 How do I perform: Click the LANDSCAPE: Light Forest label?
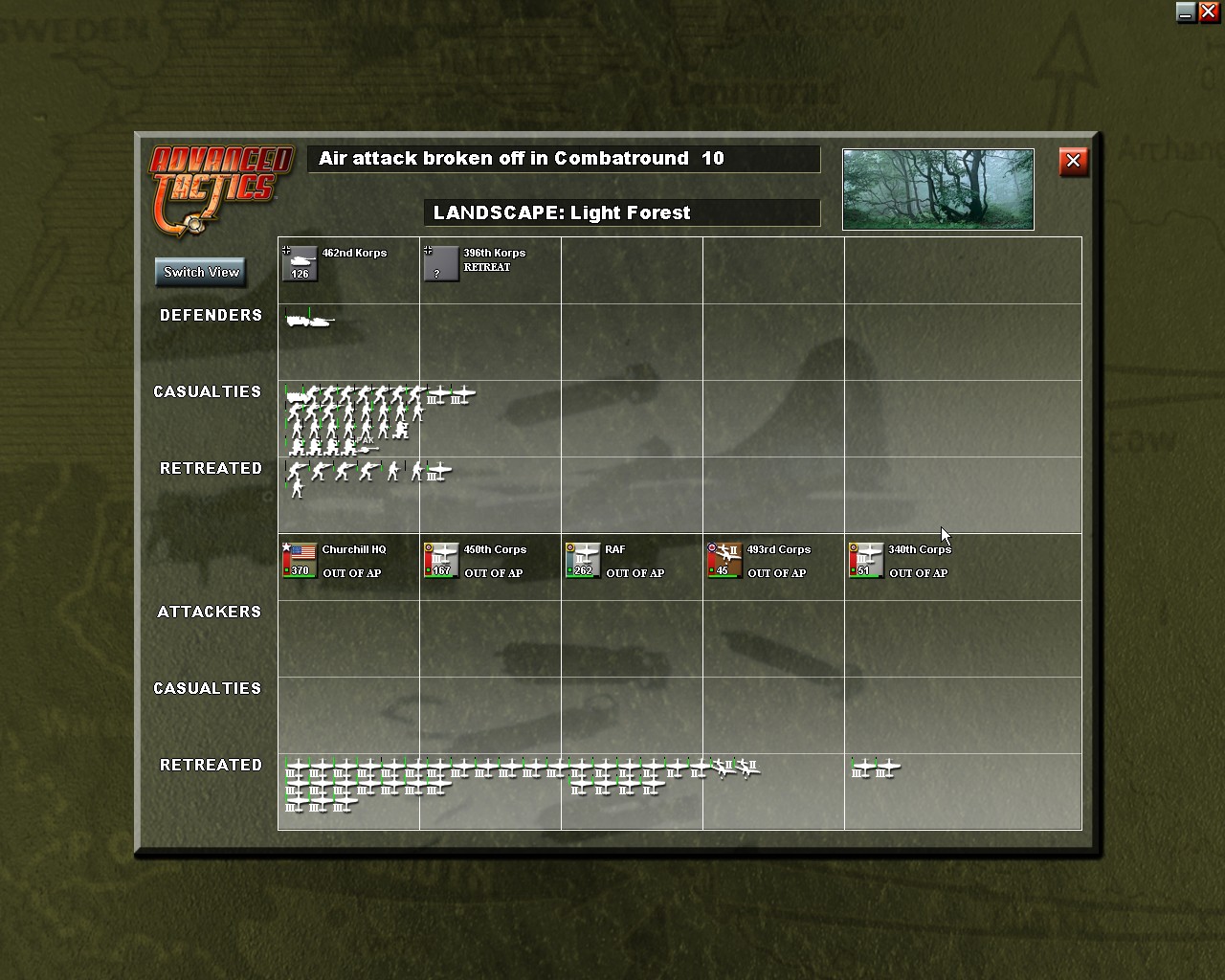[x=622, y=212]
